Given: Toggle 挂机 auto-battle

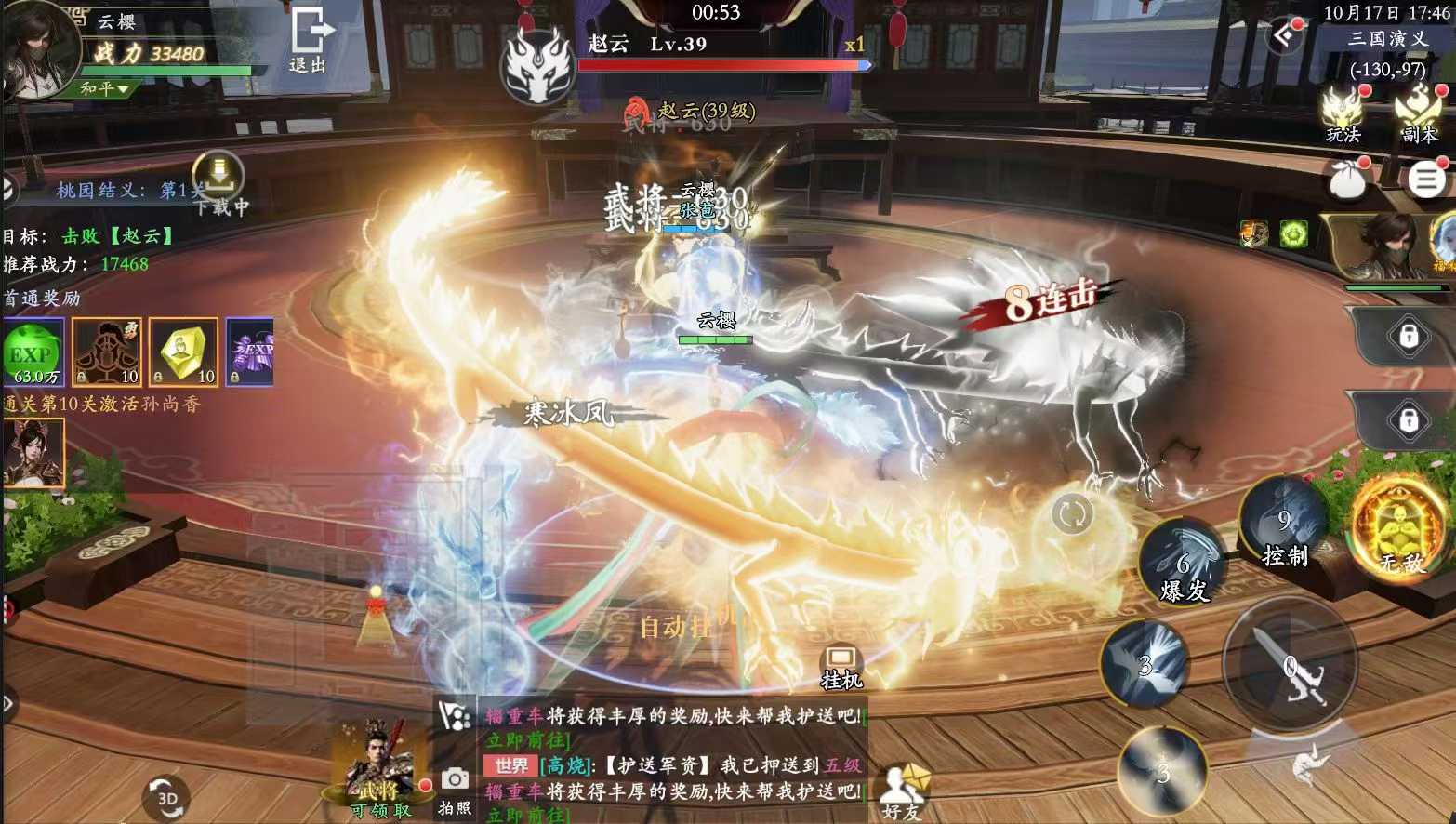Looking at the screenshot, I should [841, 668].
